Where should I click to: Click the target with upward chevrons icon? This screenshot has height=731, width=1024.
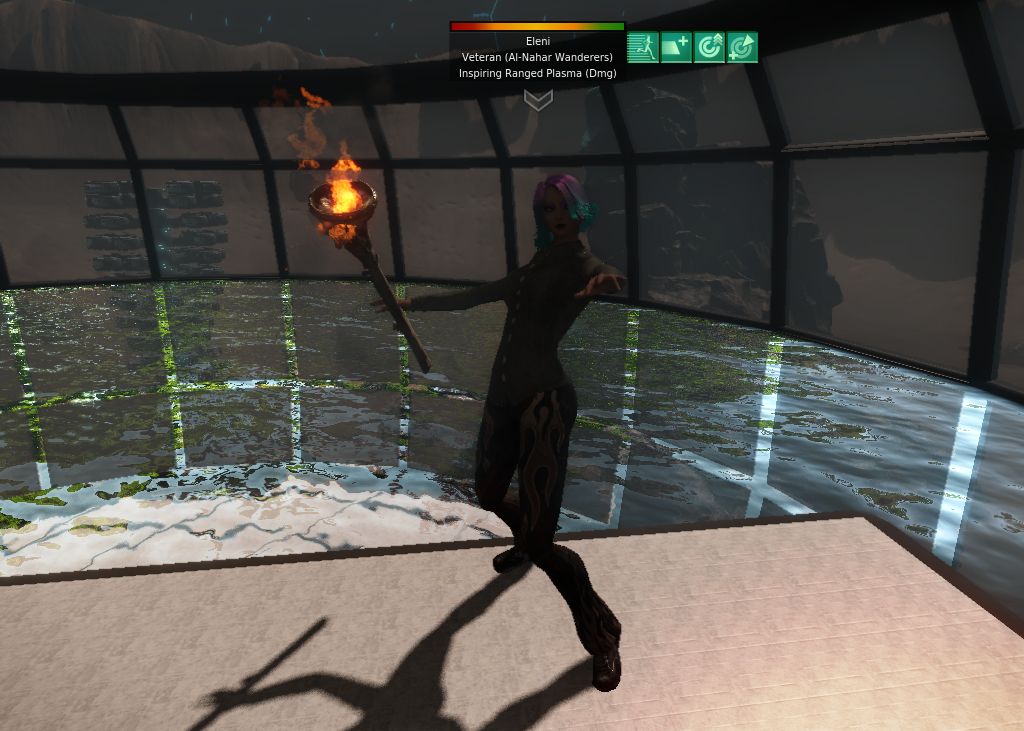click(x=709, y=47)
